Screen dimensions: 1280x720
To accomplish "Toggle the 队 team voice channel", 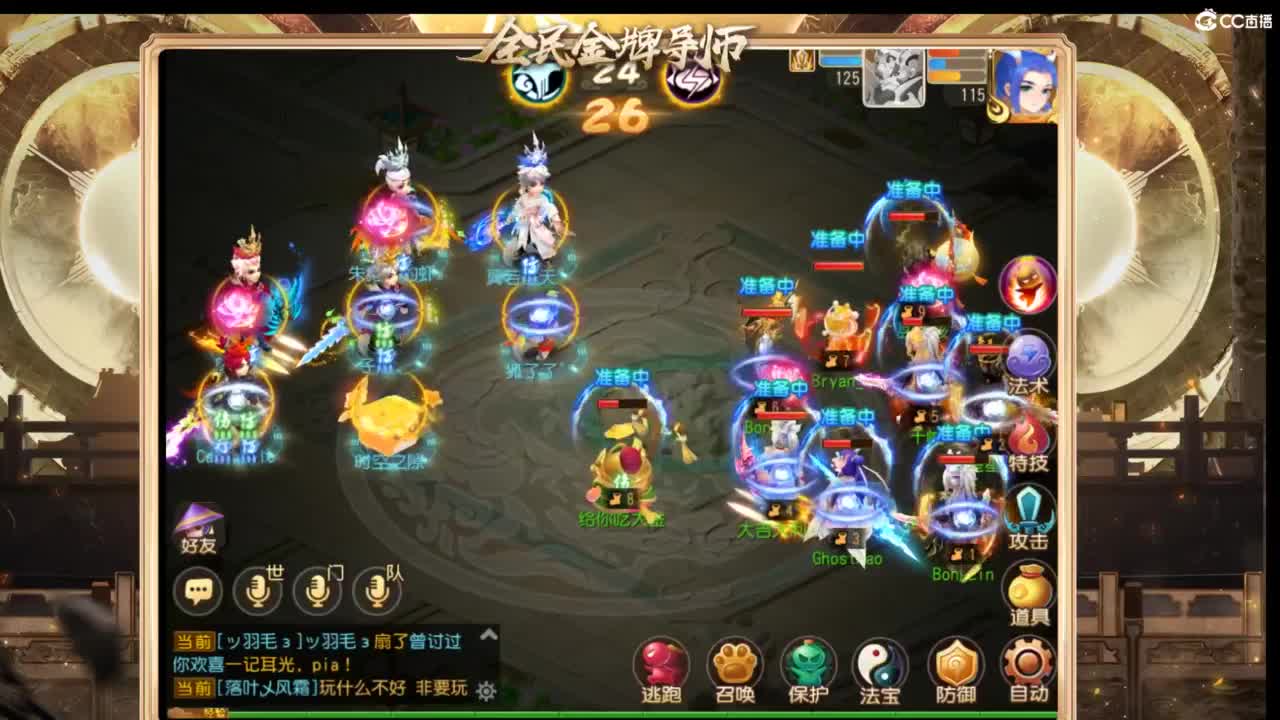I will (377, 590).
